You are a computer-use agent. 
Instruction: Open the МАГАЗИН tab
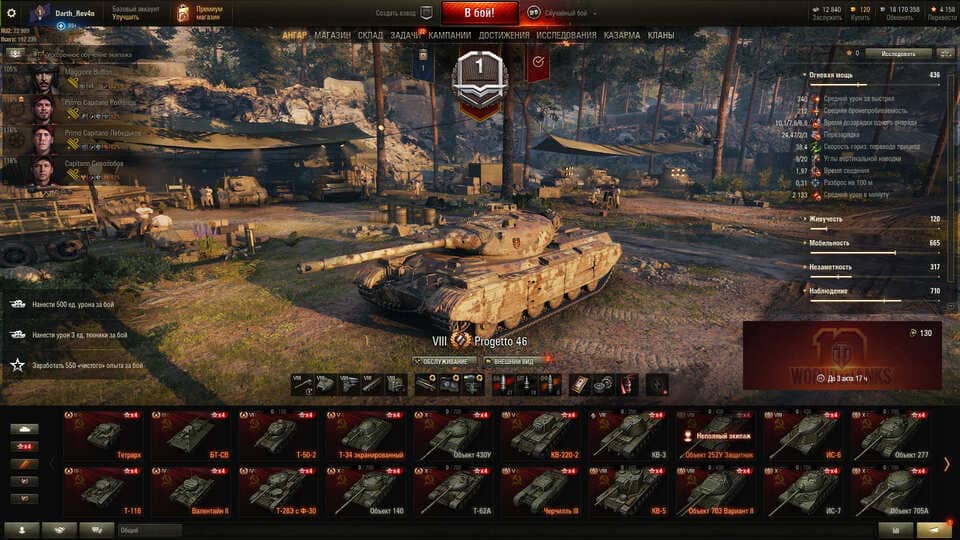[332, 35]
